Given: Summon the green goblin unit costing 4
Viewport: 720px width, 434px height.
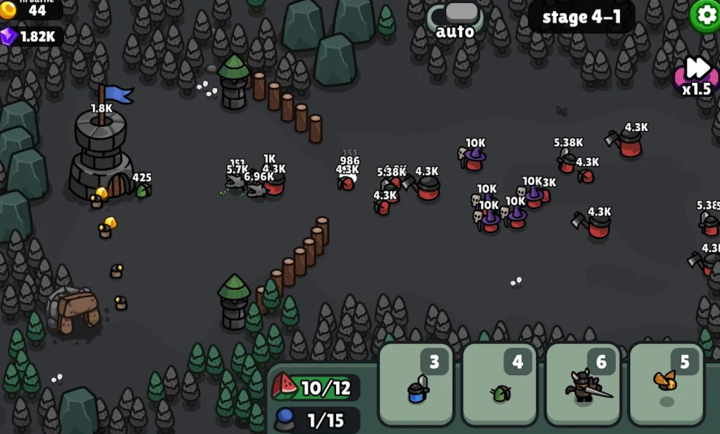Looking at the screenshot, I should point(500,383).
